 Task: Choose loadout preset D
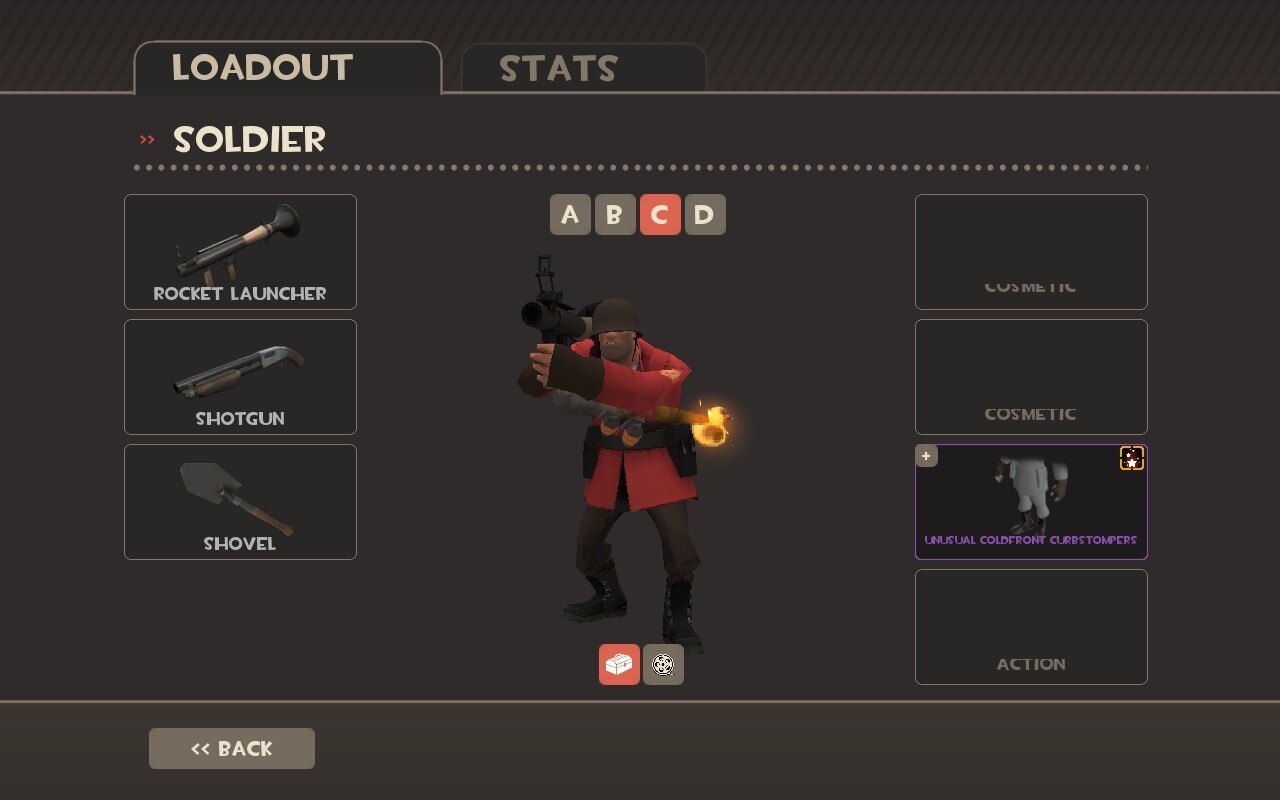click(x=705, y=215)
